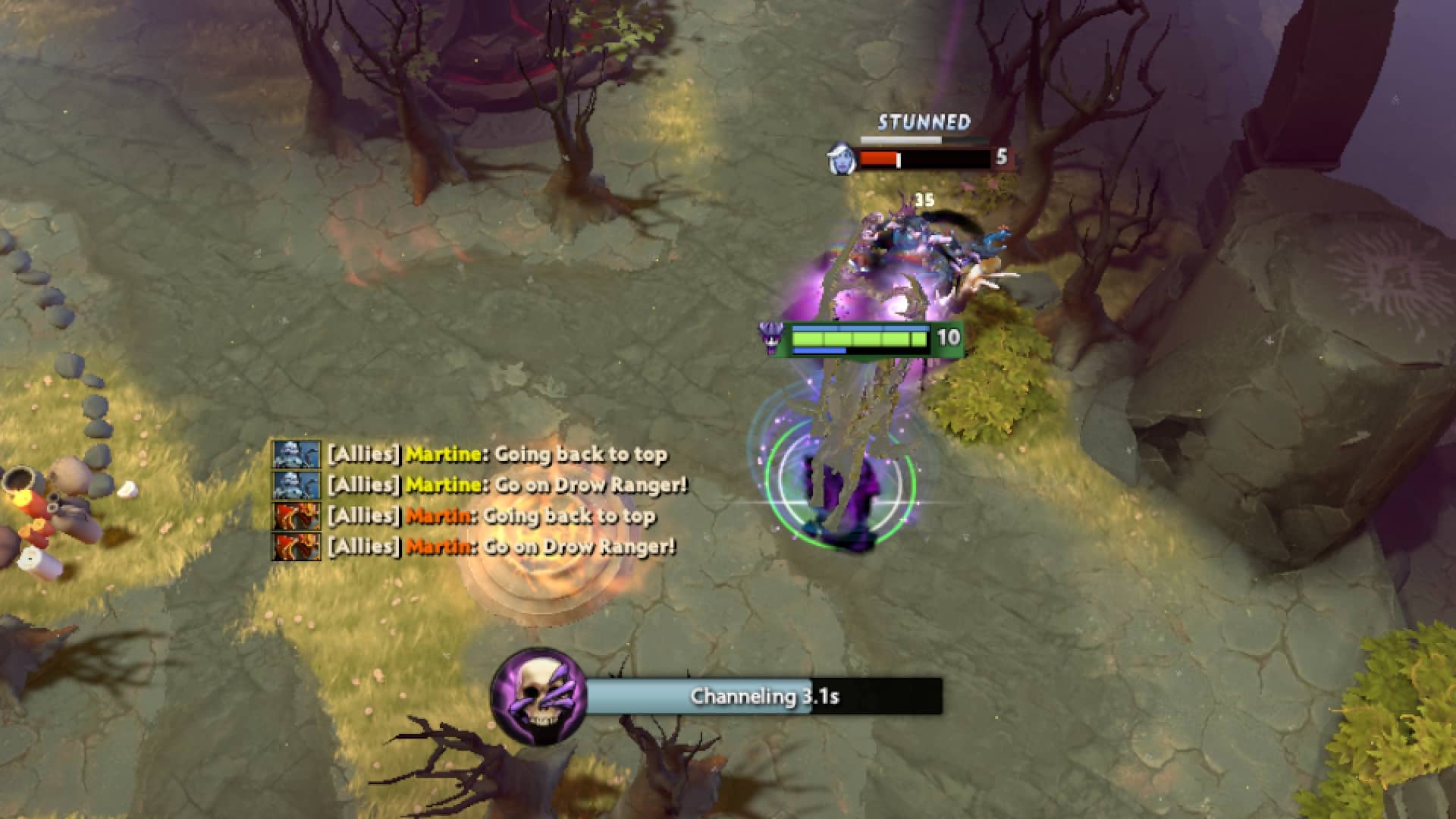
Task: Click the second Martine hero icon in chat
Action: coord(295,485)
